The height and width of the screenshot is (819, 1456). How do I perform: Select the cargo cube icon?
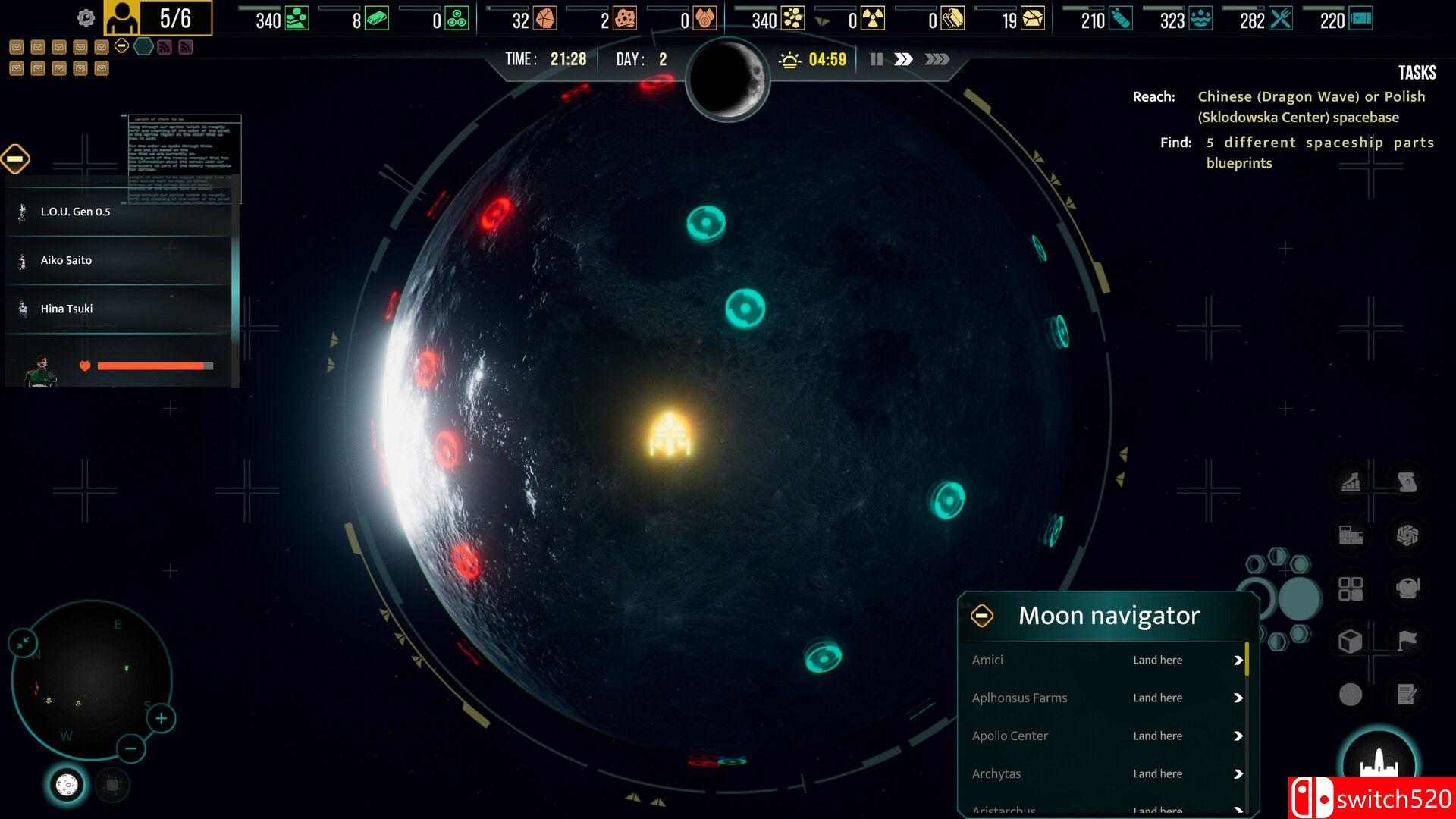(x=1349, y=641)
